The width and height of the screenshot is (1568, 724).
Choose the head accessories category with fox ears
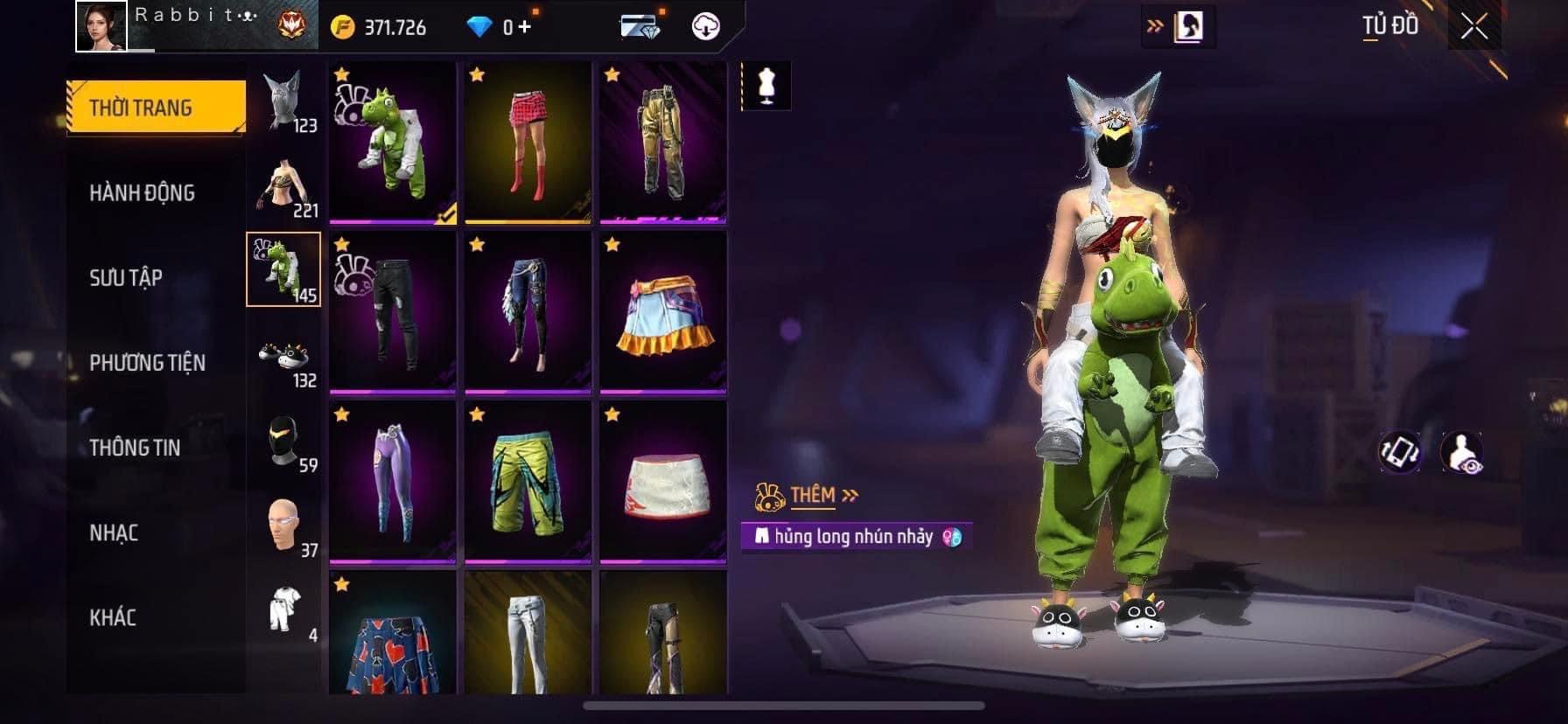coord(283,100)
